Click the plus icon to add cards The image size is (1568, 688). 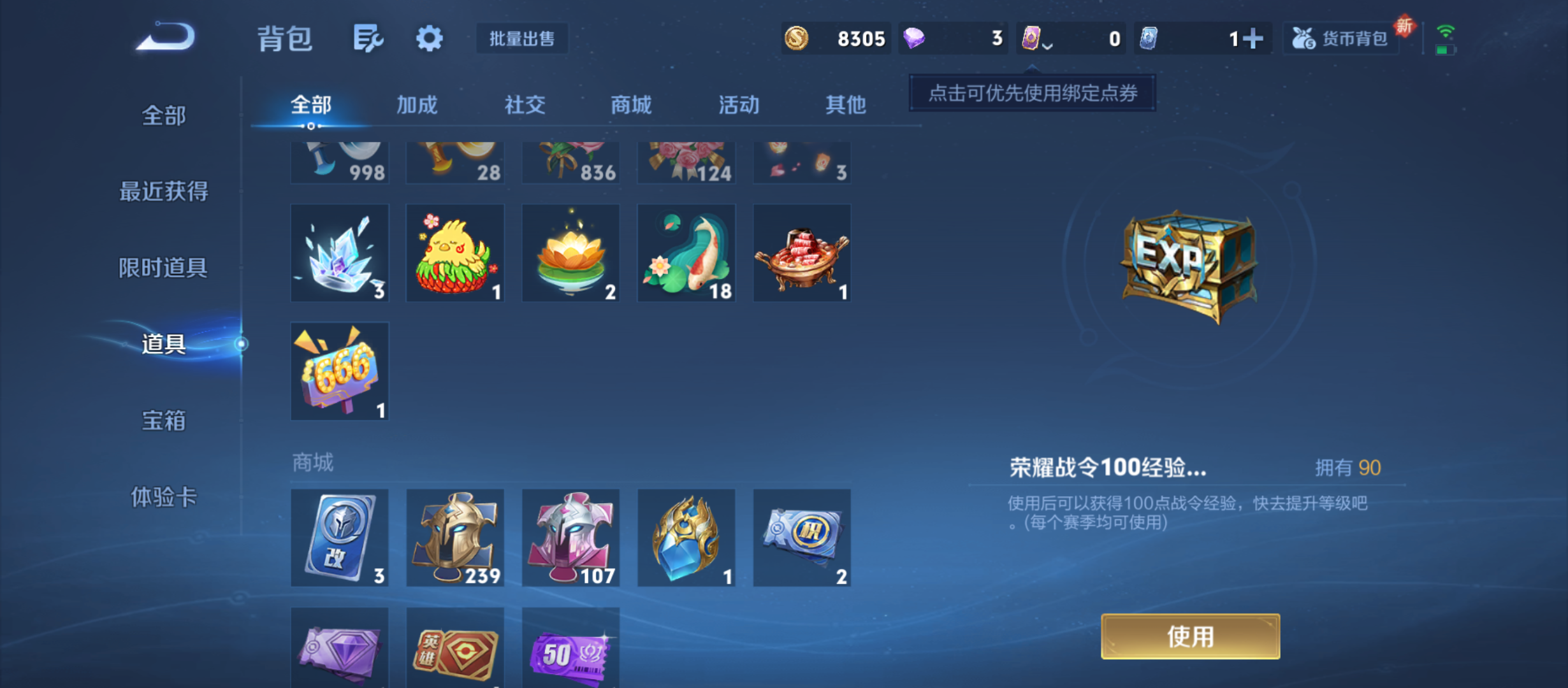tap(1253, 38)
